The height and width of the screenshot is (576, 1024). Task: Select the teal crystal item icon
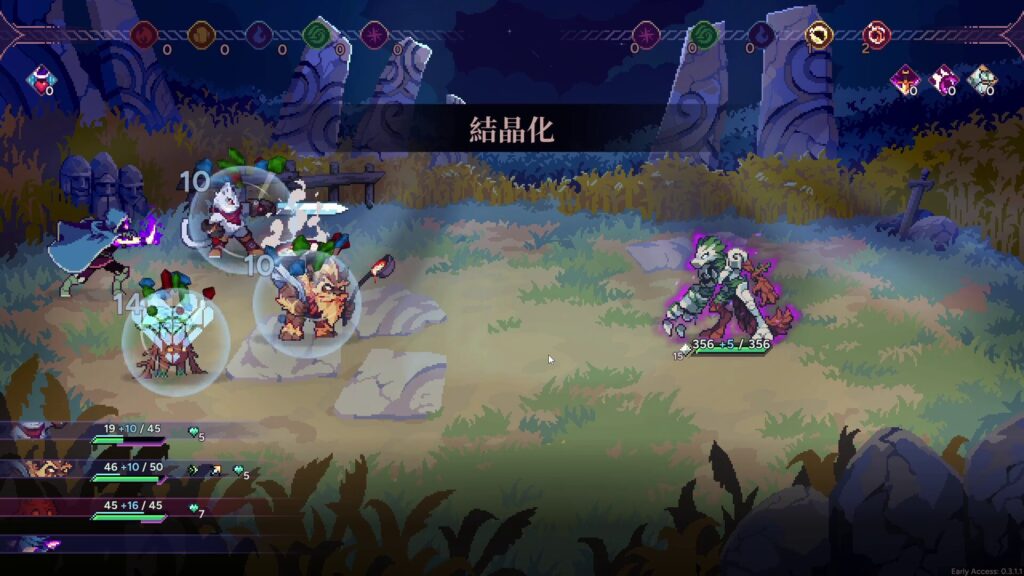click(x=981, y=79)
